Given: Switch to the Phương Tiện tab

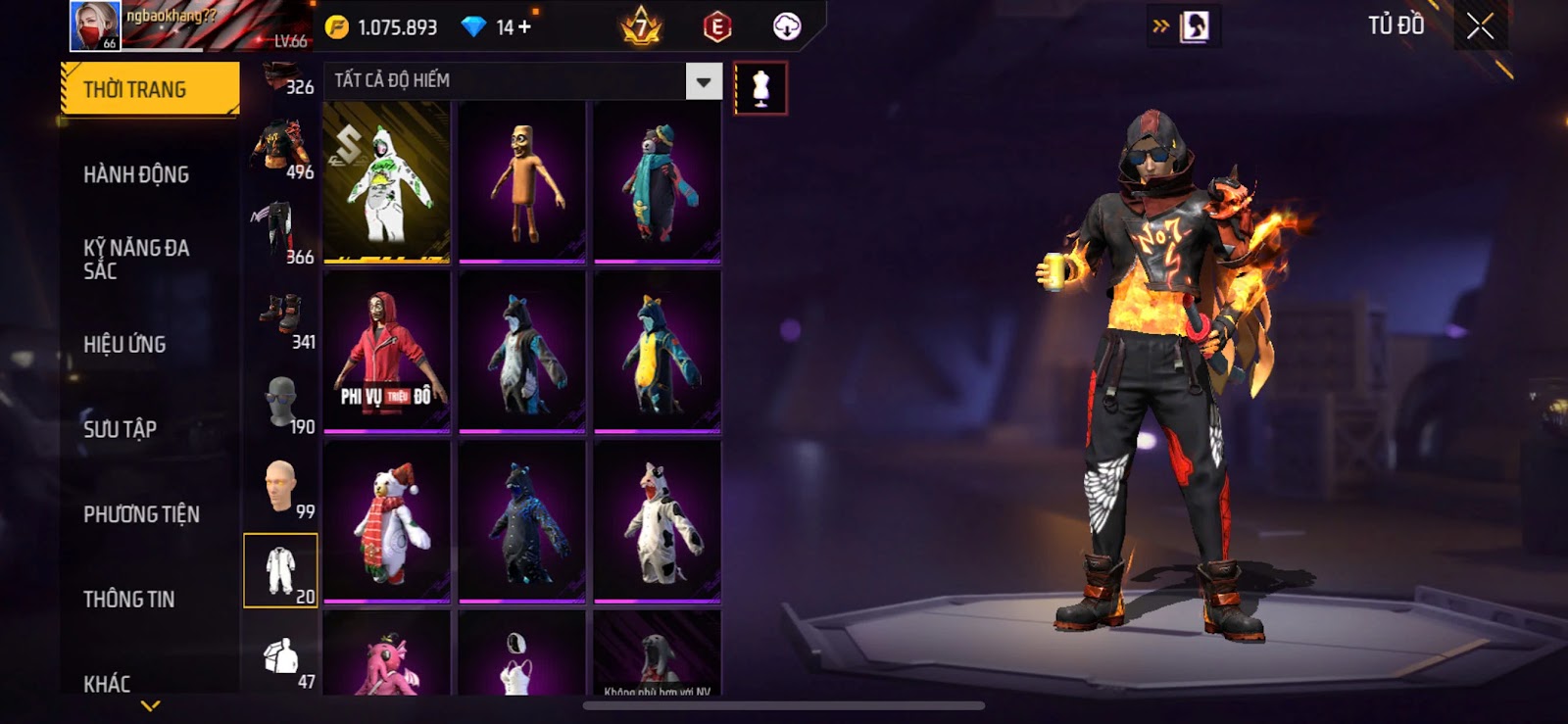Looking at the screenshot, I should pyautogui.click(x=141, y=514).
